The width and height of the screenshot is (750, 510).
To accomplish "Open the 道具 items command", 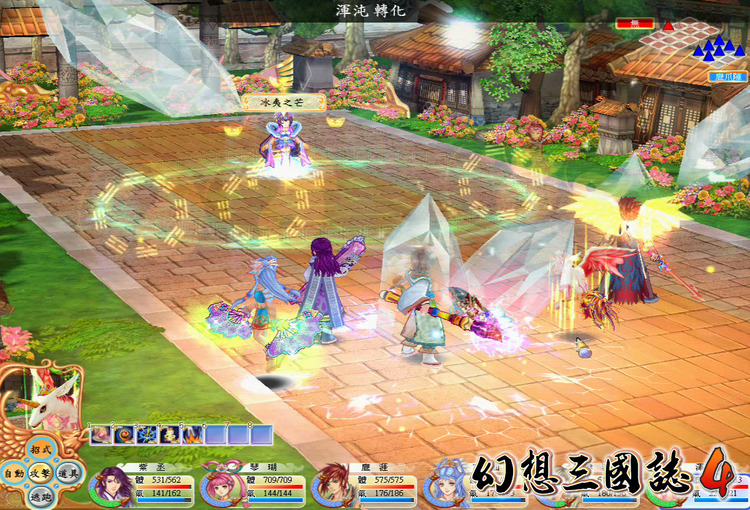I will [65, 473].
